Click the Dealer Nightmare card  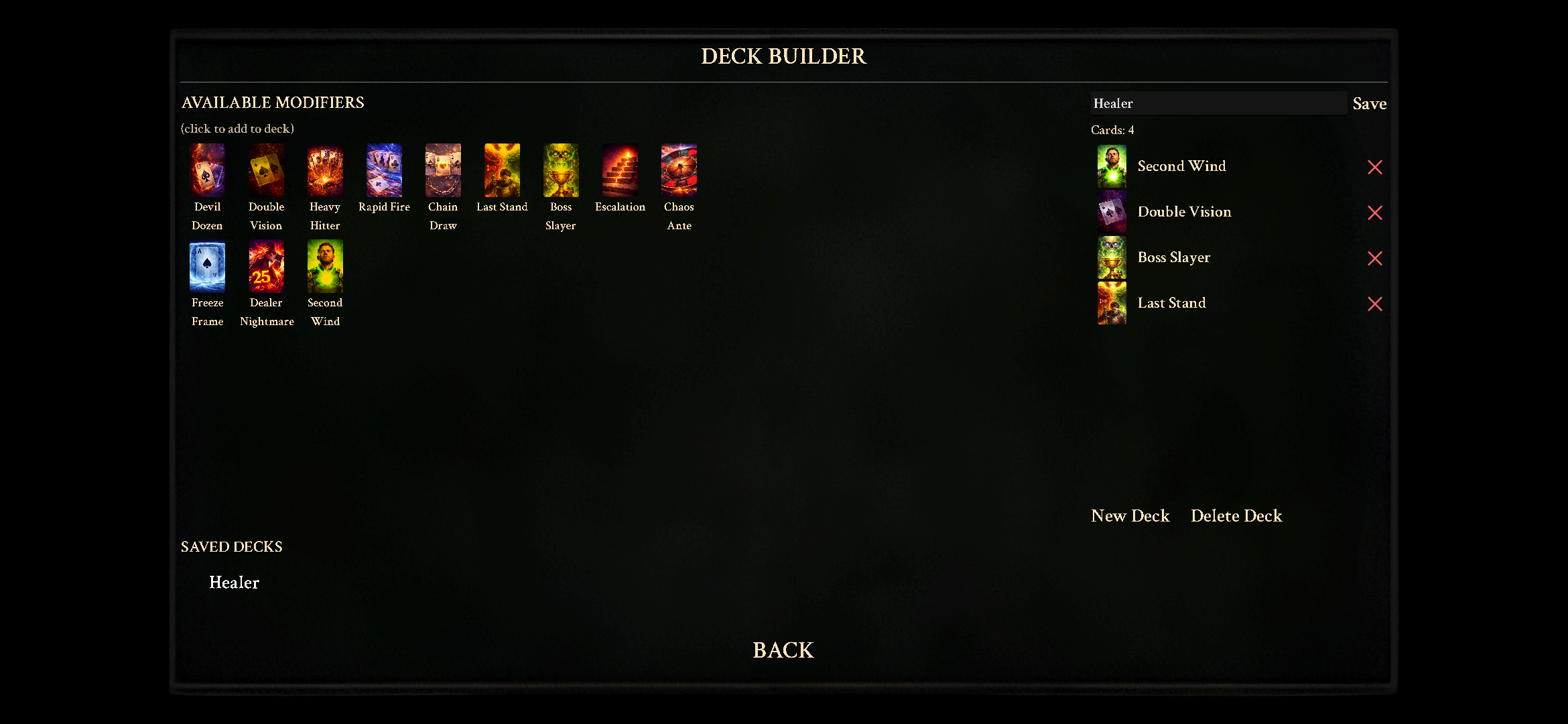(265, 265)
